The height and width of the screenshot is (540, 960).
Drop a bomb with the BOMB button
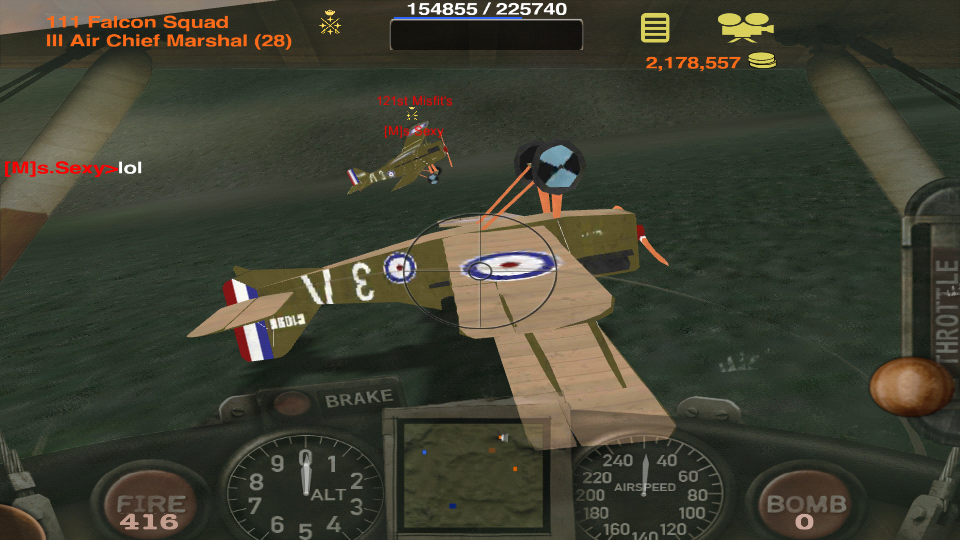click(x=806, y=509)
